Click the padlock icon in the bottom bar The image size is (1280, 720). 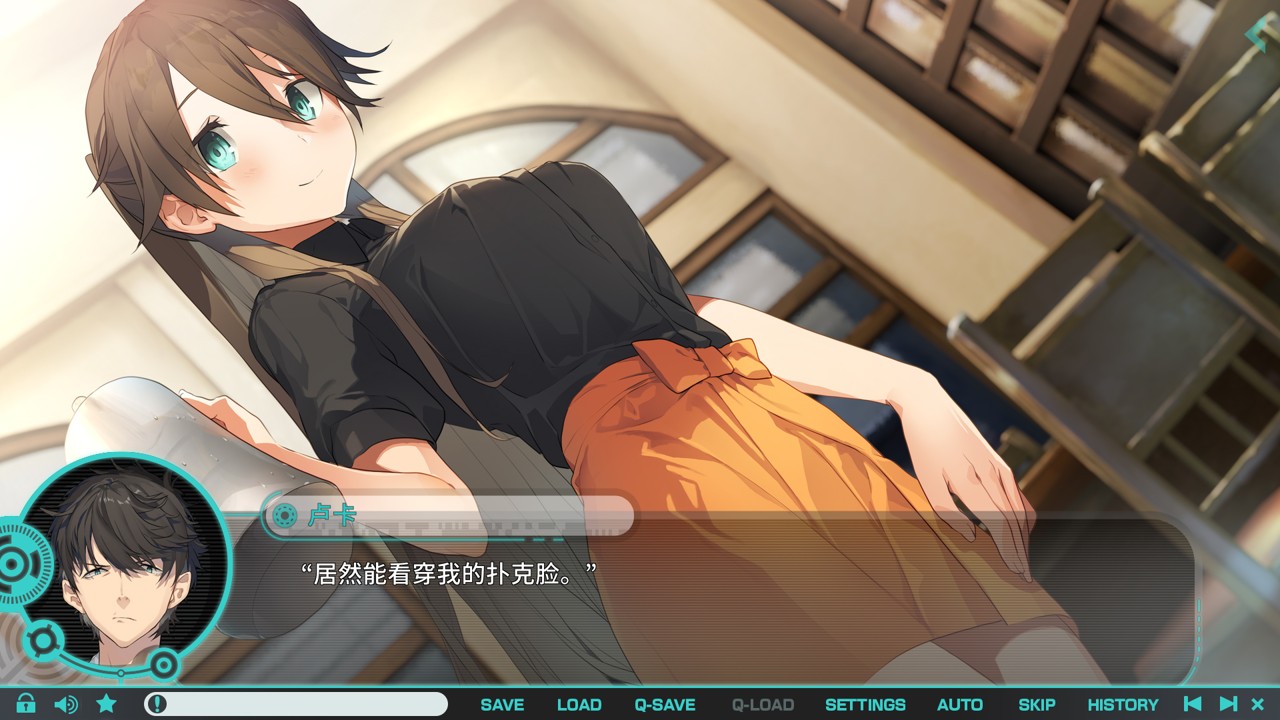[26, 704]
